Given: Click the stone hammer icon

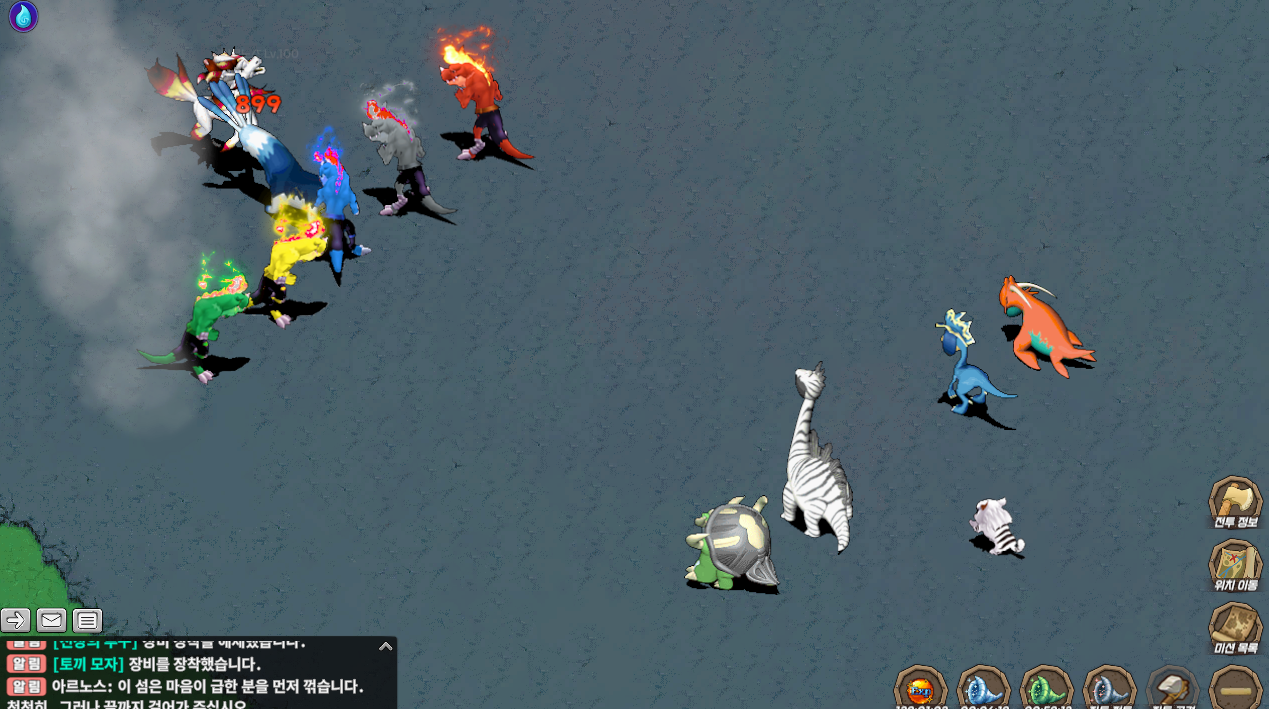Looking at the screenshot, I should click(x=1172, y=688).
